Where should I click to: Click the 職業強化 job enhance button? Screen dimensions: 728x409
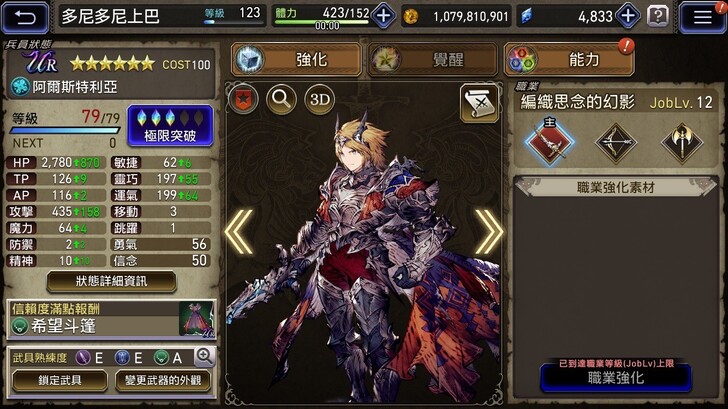616,378
